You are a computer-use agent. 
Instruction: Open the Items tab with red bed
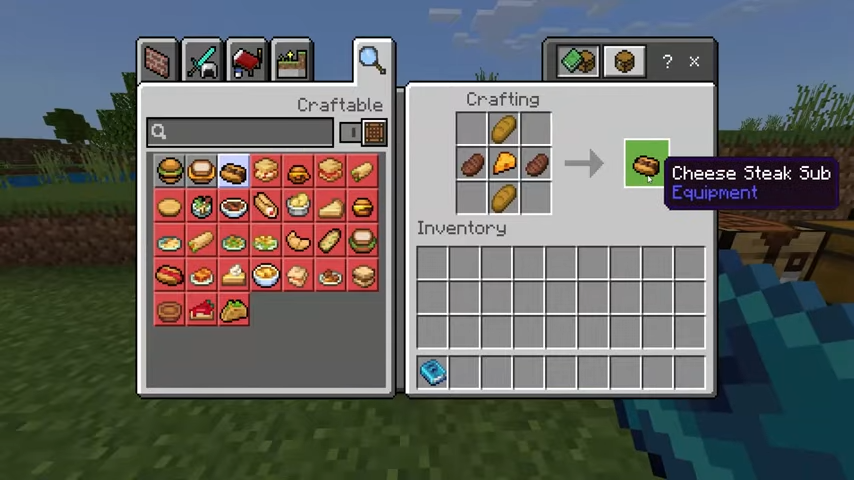(247, 61)
